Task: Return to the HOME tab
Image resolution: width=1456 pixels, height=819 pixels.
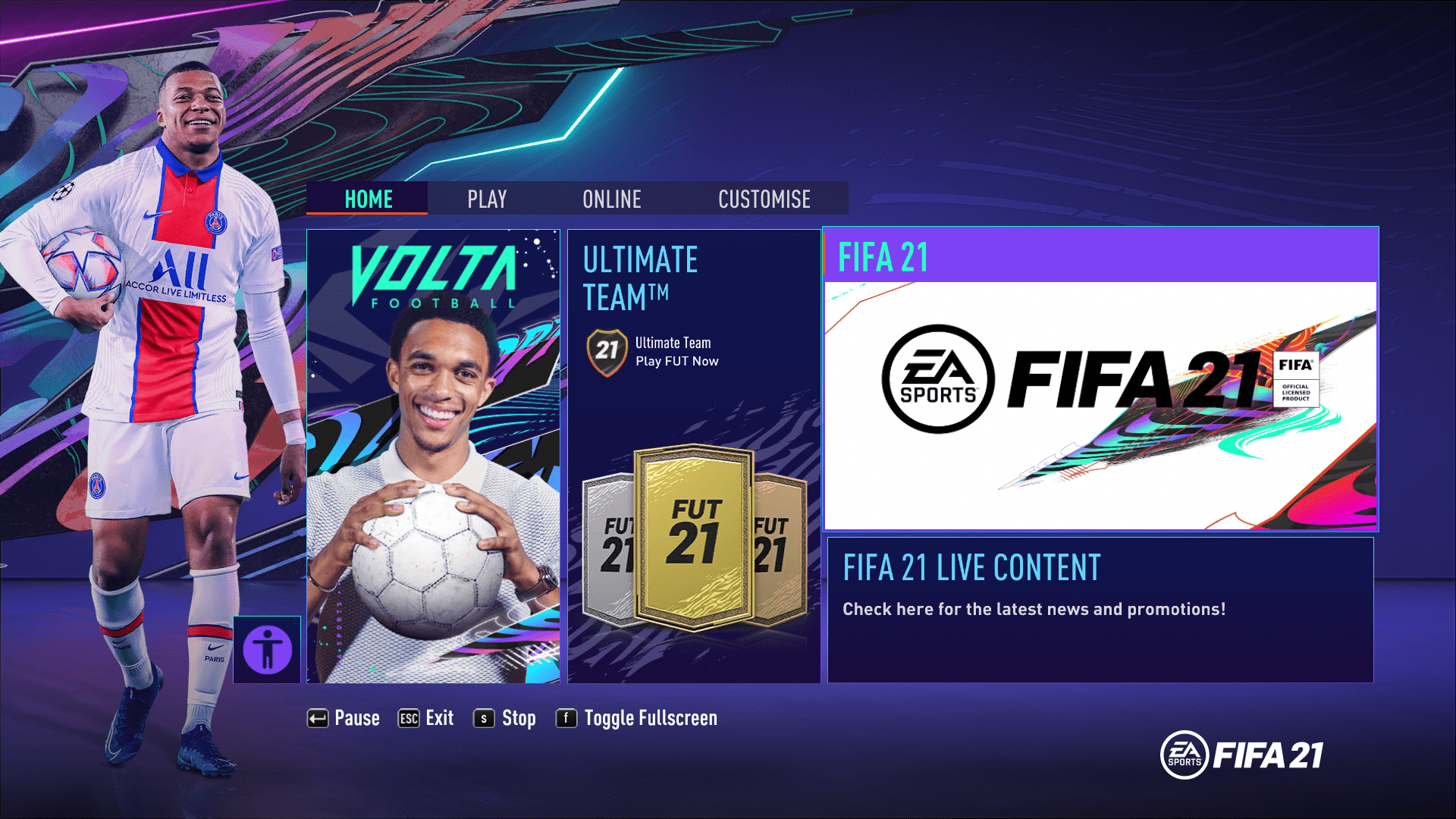Action: pos(368,199)
